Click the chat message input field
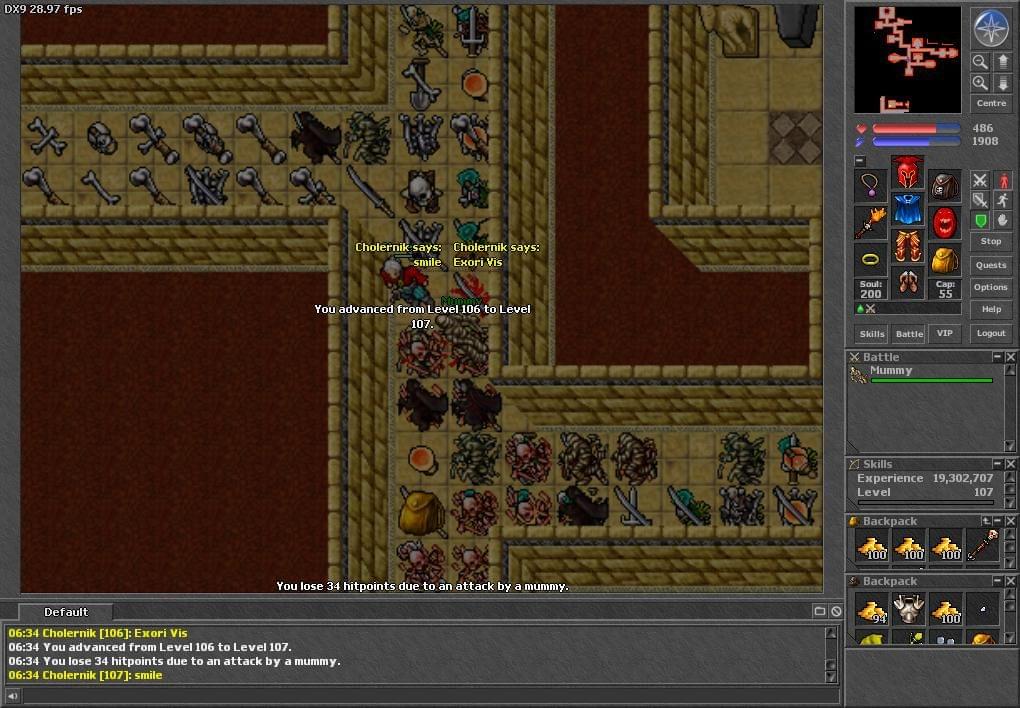Image resolution: width=1020 pixels, height=708 pixels. tap(420, 695)
